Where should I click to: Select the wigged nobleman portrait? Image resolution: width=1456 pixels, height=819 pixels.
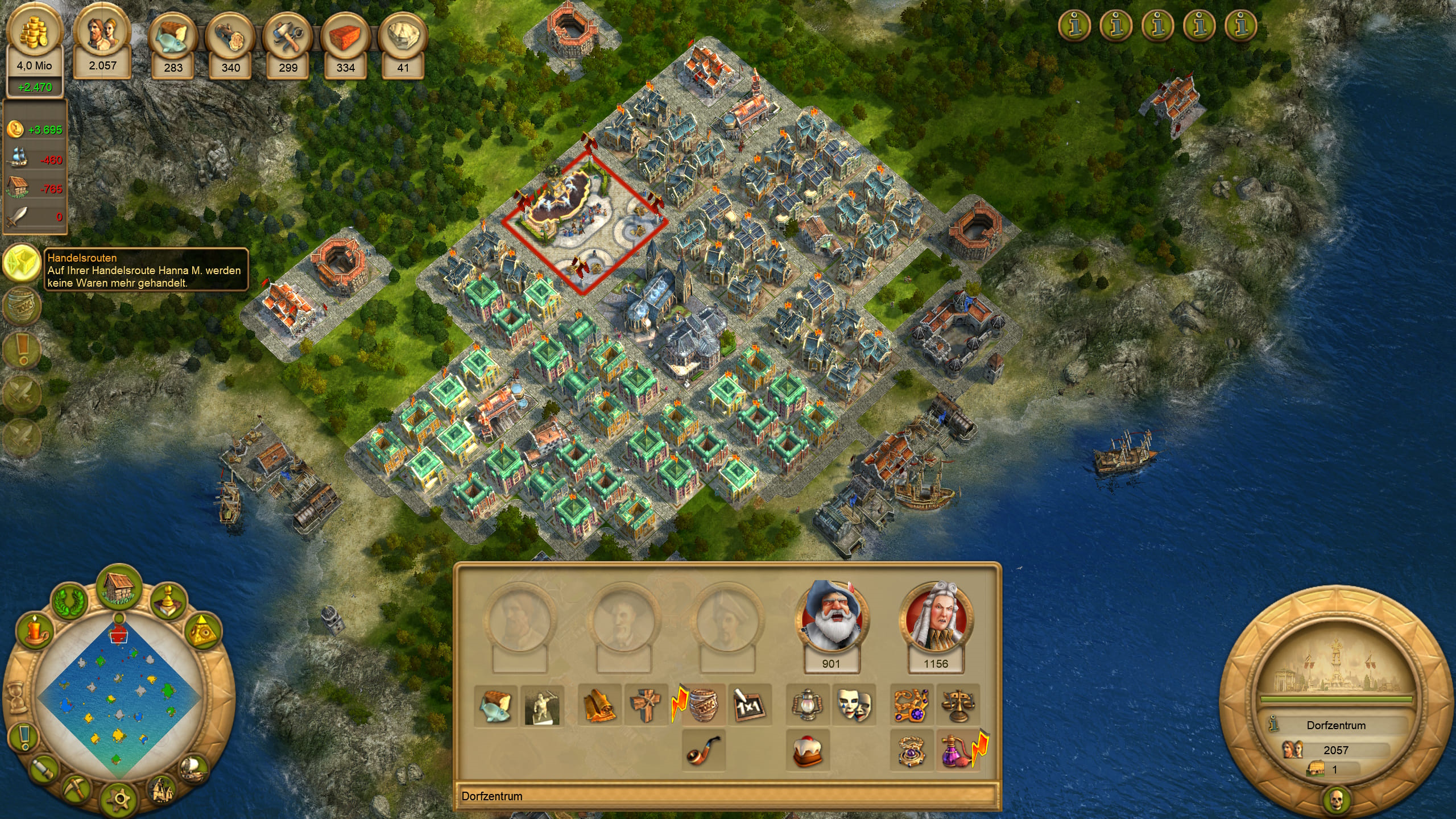[x=936, y=617]
